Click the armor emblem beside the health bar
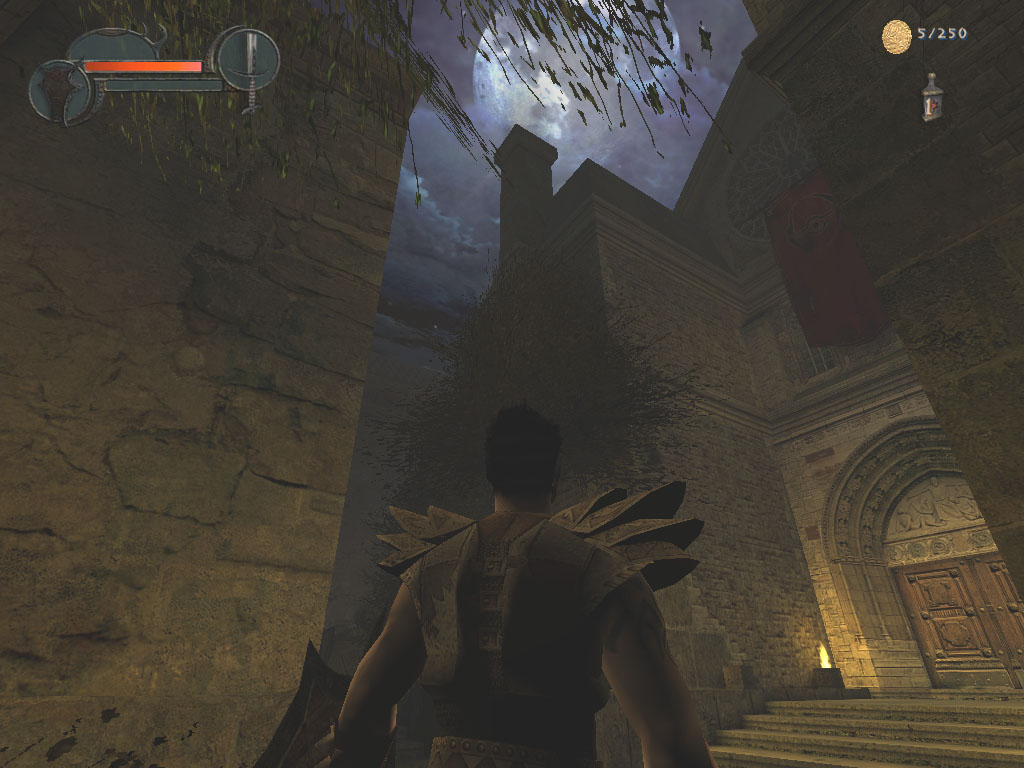 [x=62, y=92]
